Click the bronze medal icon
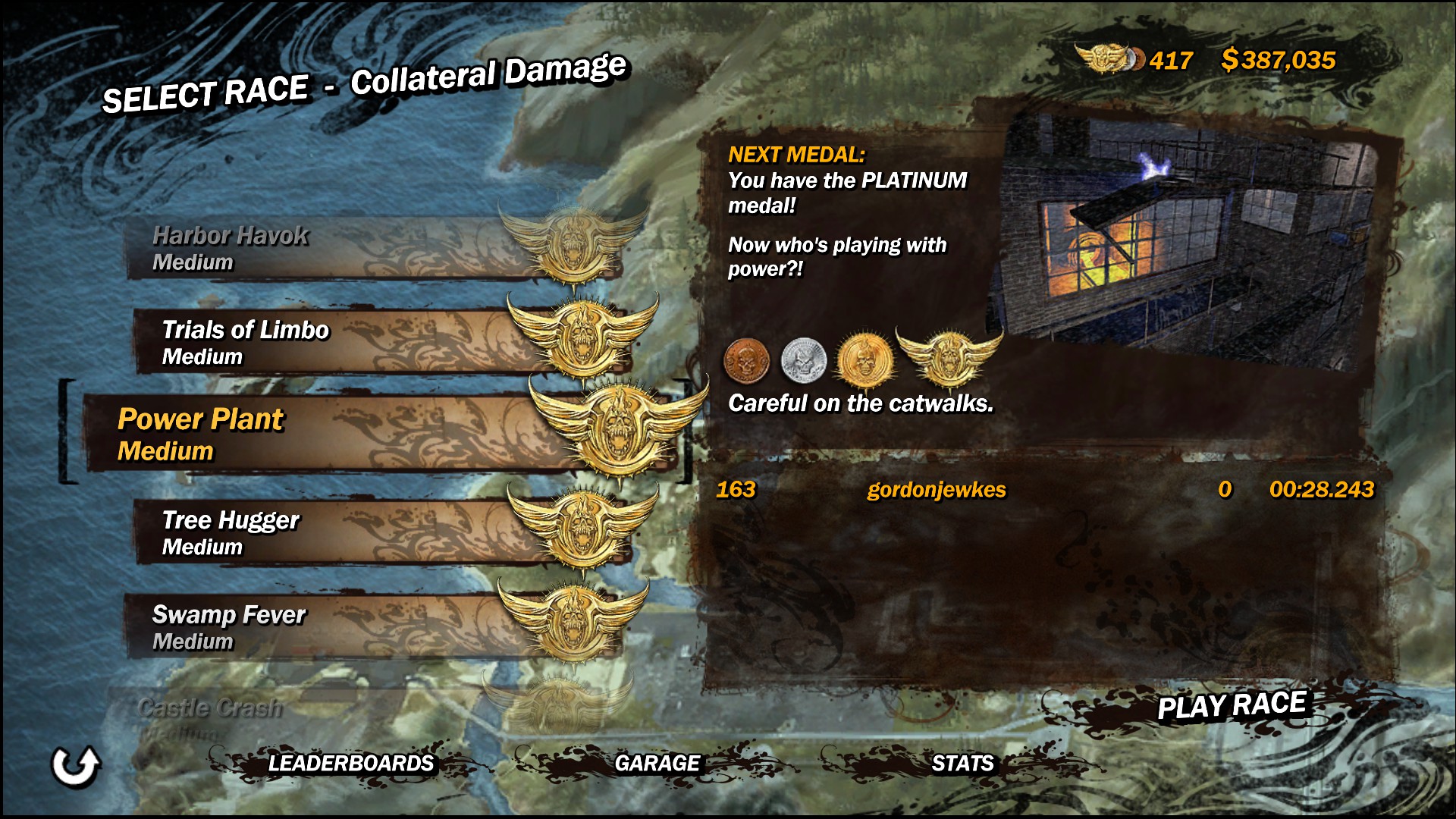This screenshot has height=819, width=1456. point(746,360)
